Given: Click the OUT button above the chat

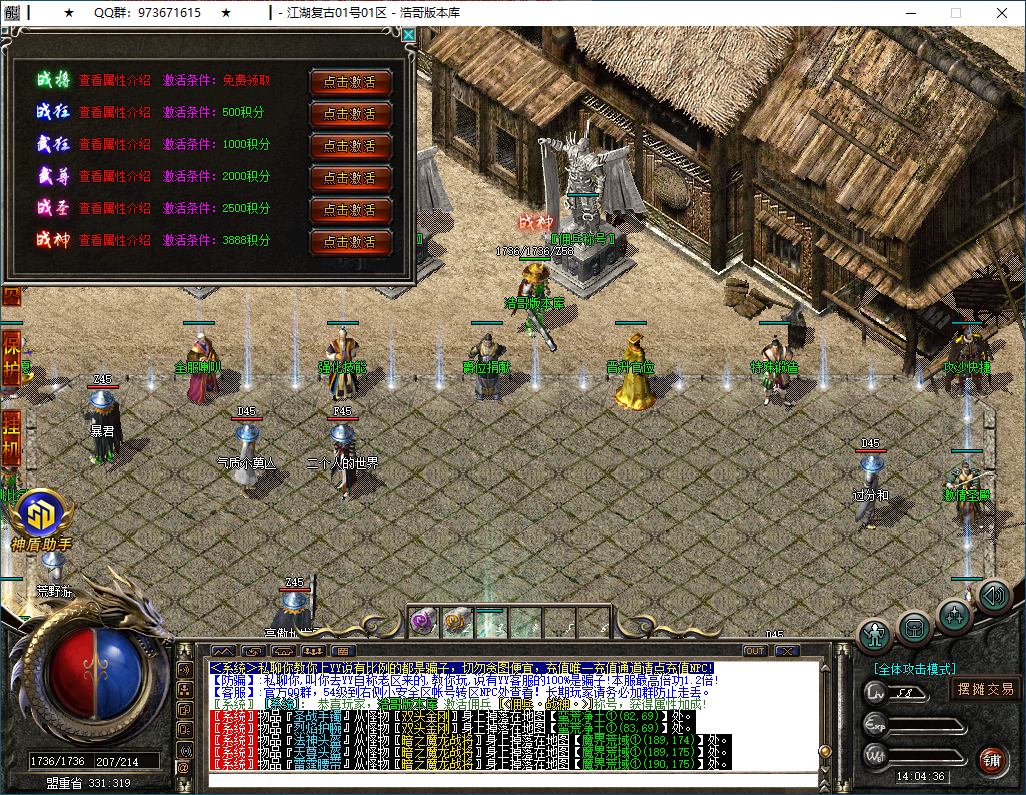Looking at the screenshot, I should pyautogui.click(x=755, y=651).
